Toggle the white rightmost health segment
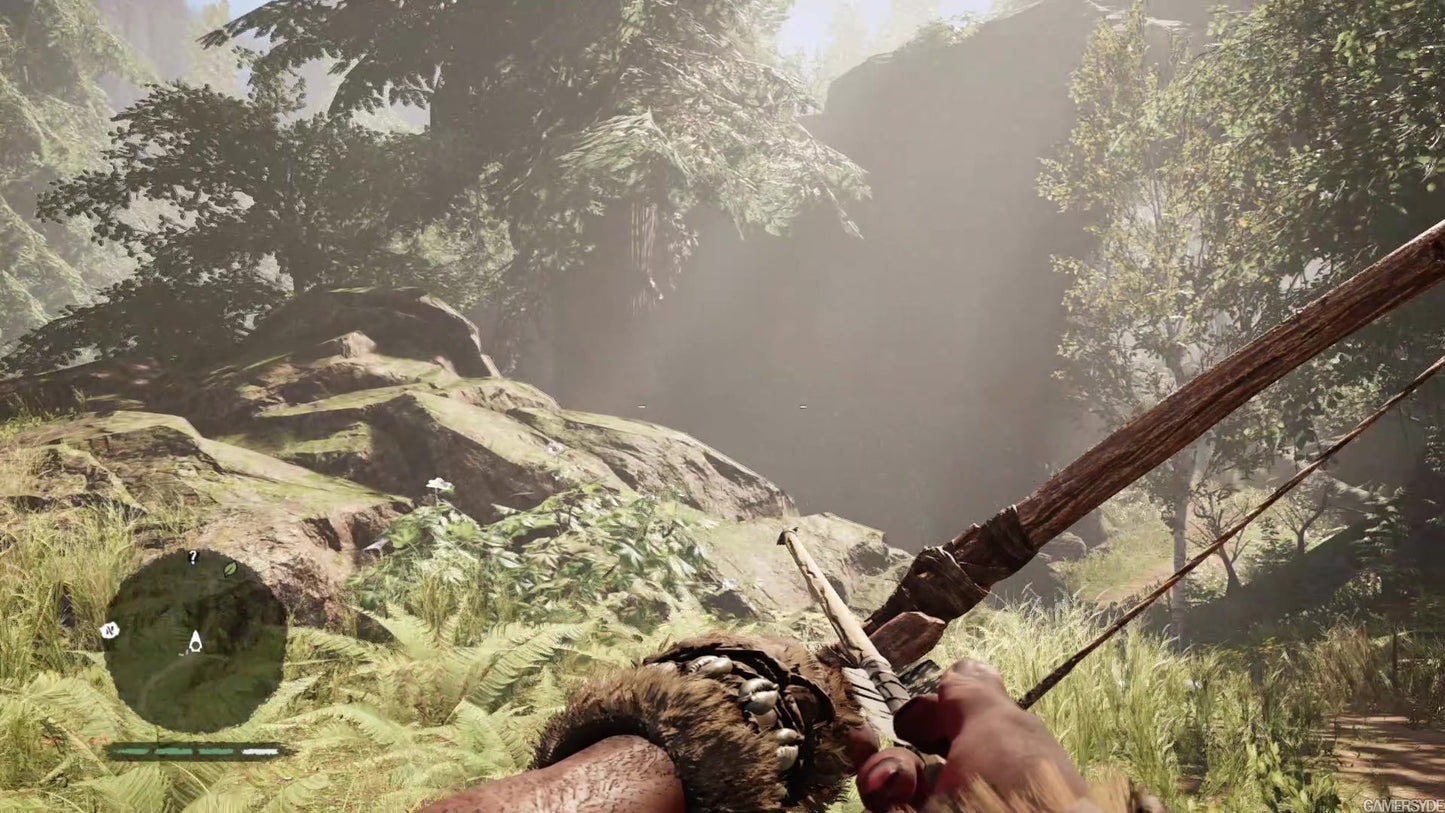The image size is (1445, 813). [258, 750]
